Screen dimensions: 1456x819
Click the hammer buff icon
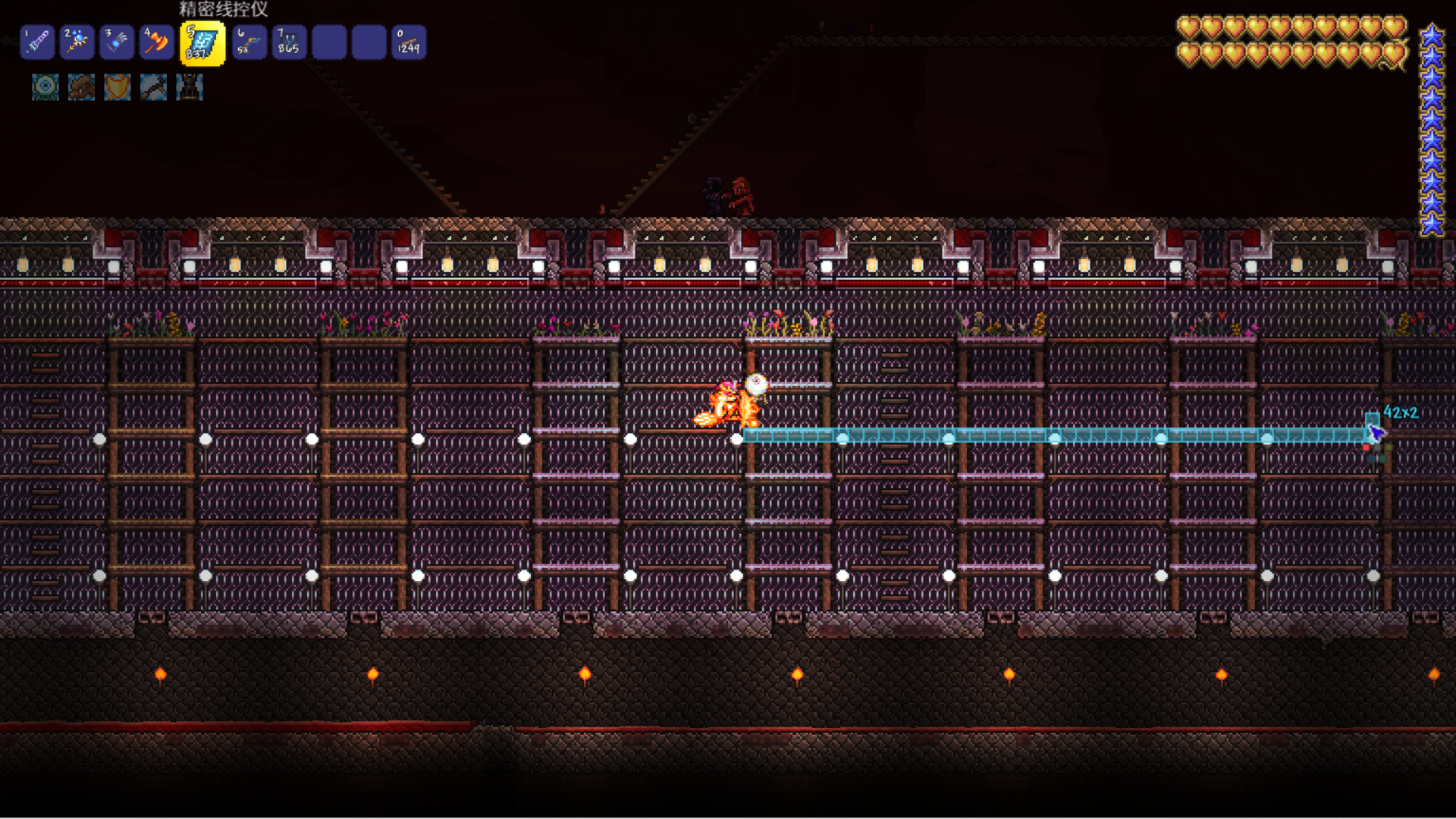tap(153, 87)
